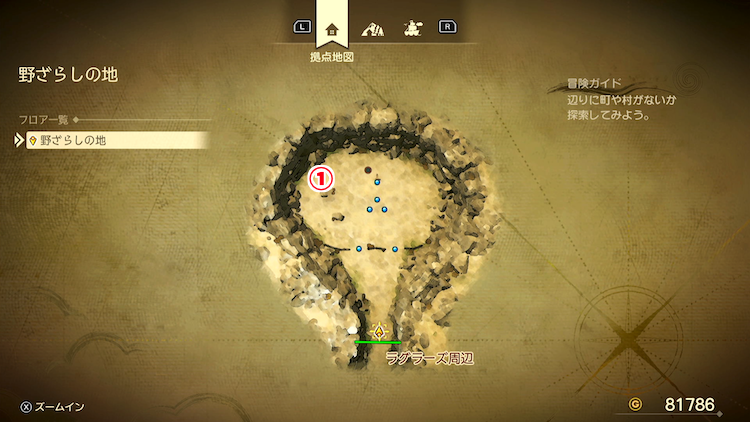Click the ラグラーズ周辺 exit label
The width and height of the screenshot is (750, 422).
click(429, 358)
